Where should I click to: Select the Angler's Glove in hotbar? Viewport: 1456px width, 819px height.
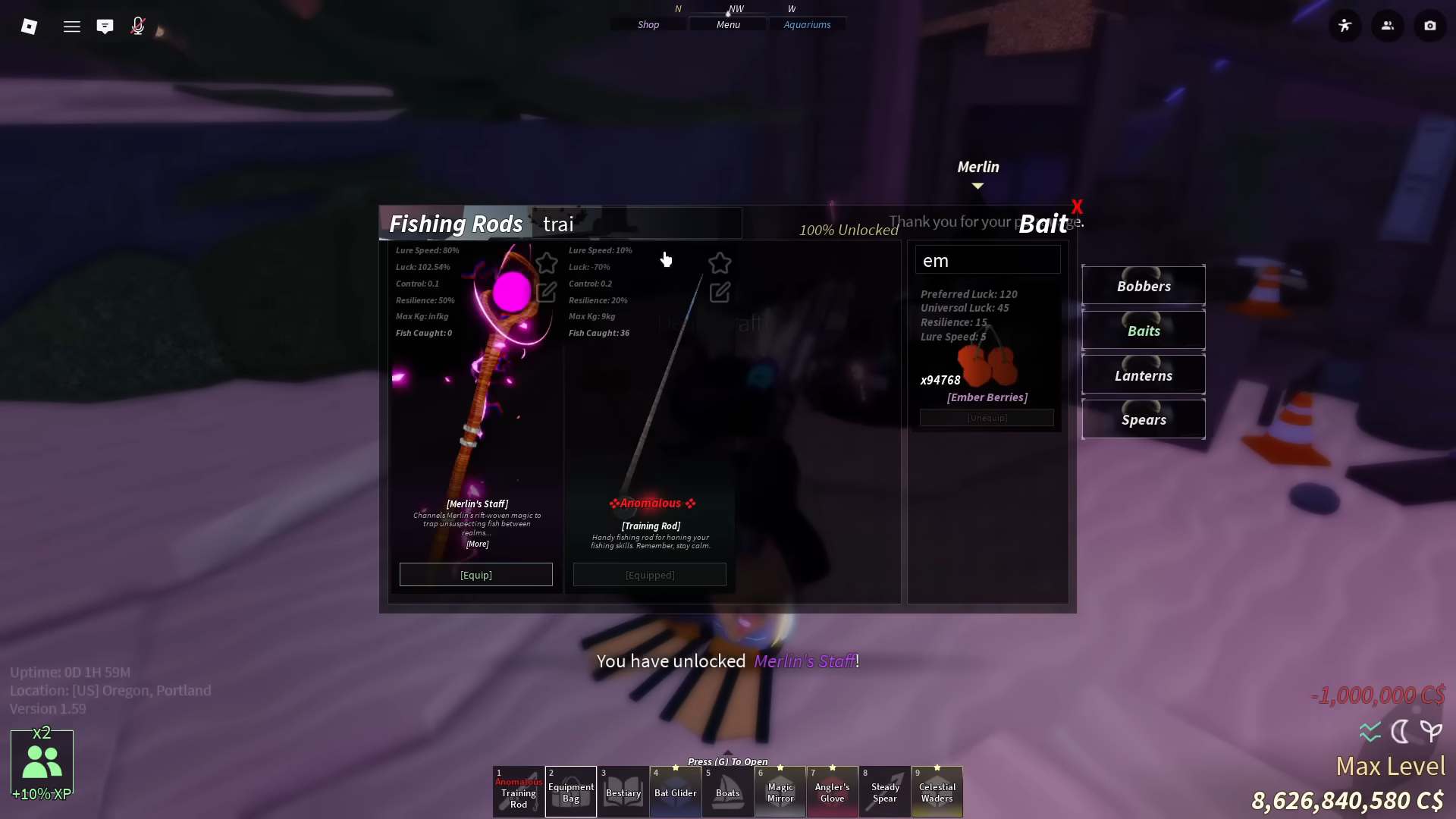tap(833, 792)
